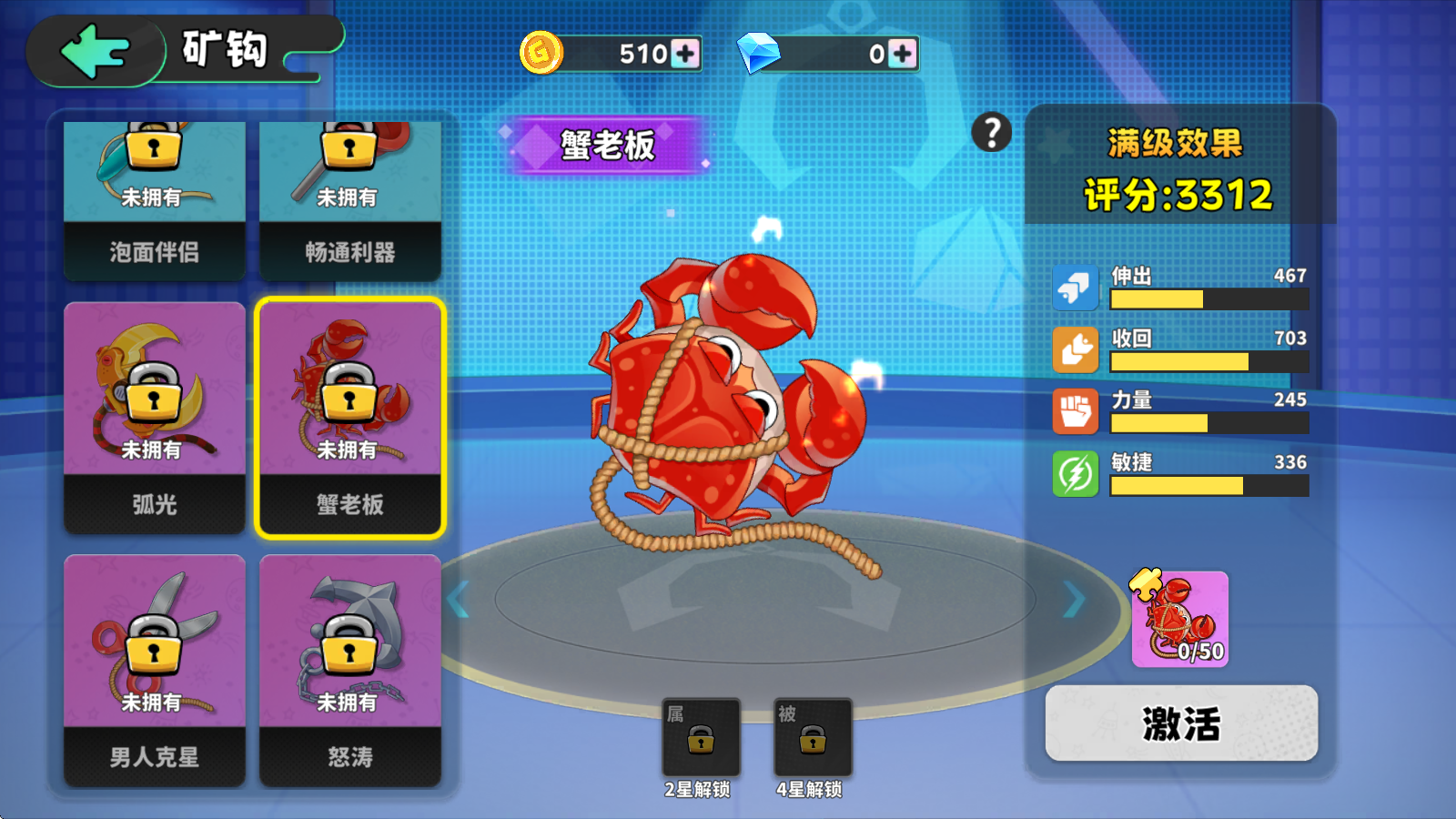Click the back arrow button

[x=96, y=51]
